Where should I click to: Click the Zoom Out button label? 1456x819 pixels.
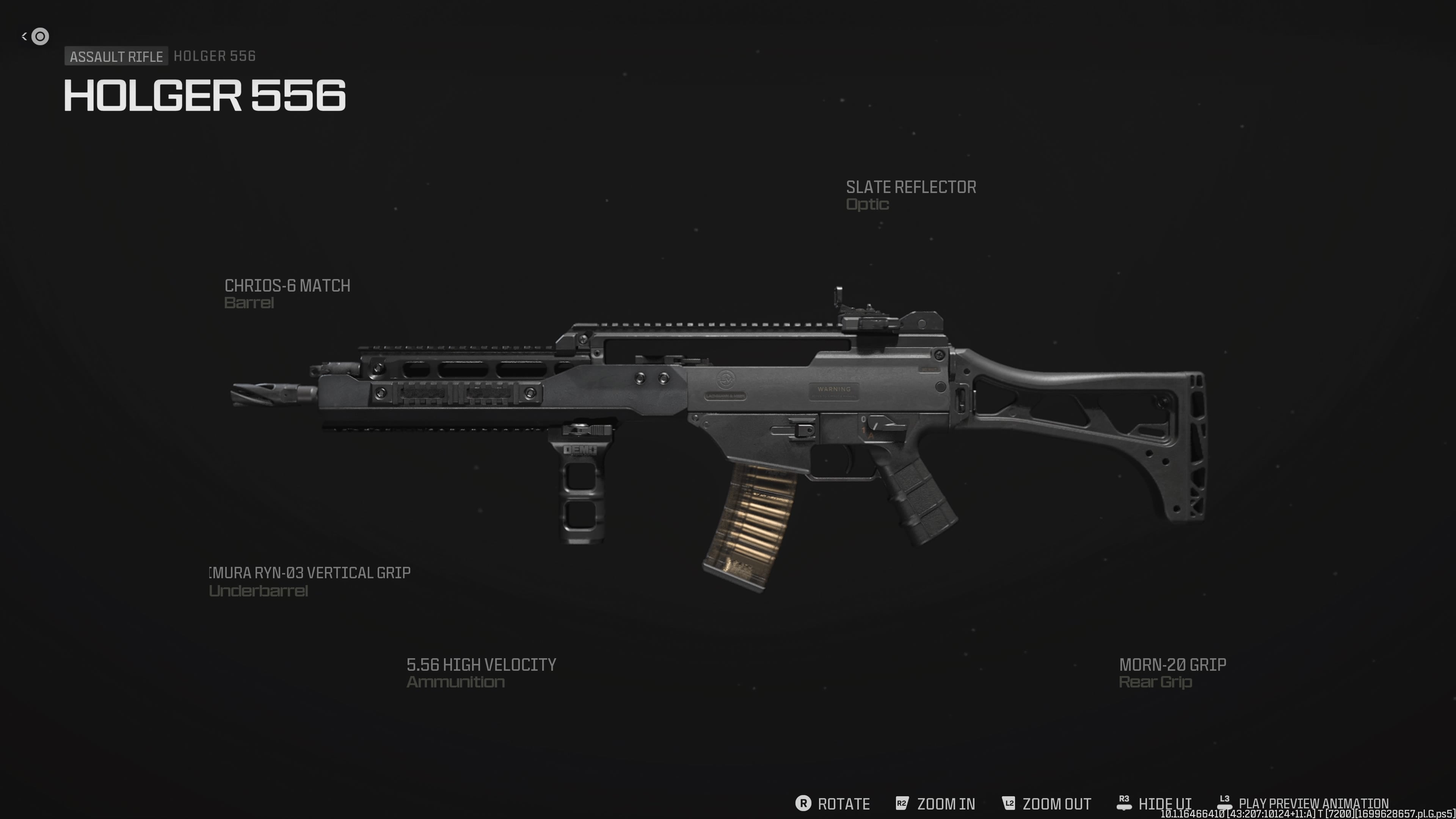coord(1056,804)
